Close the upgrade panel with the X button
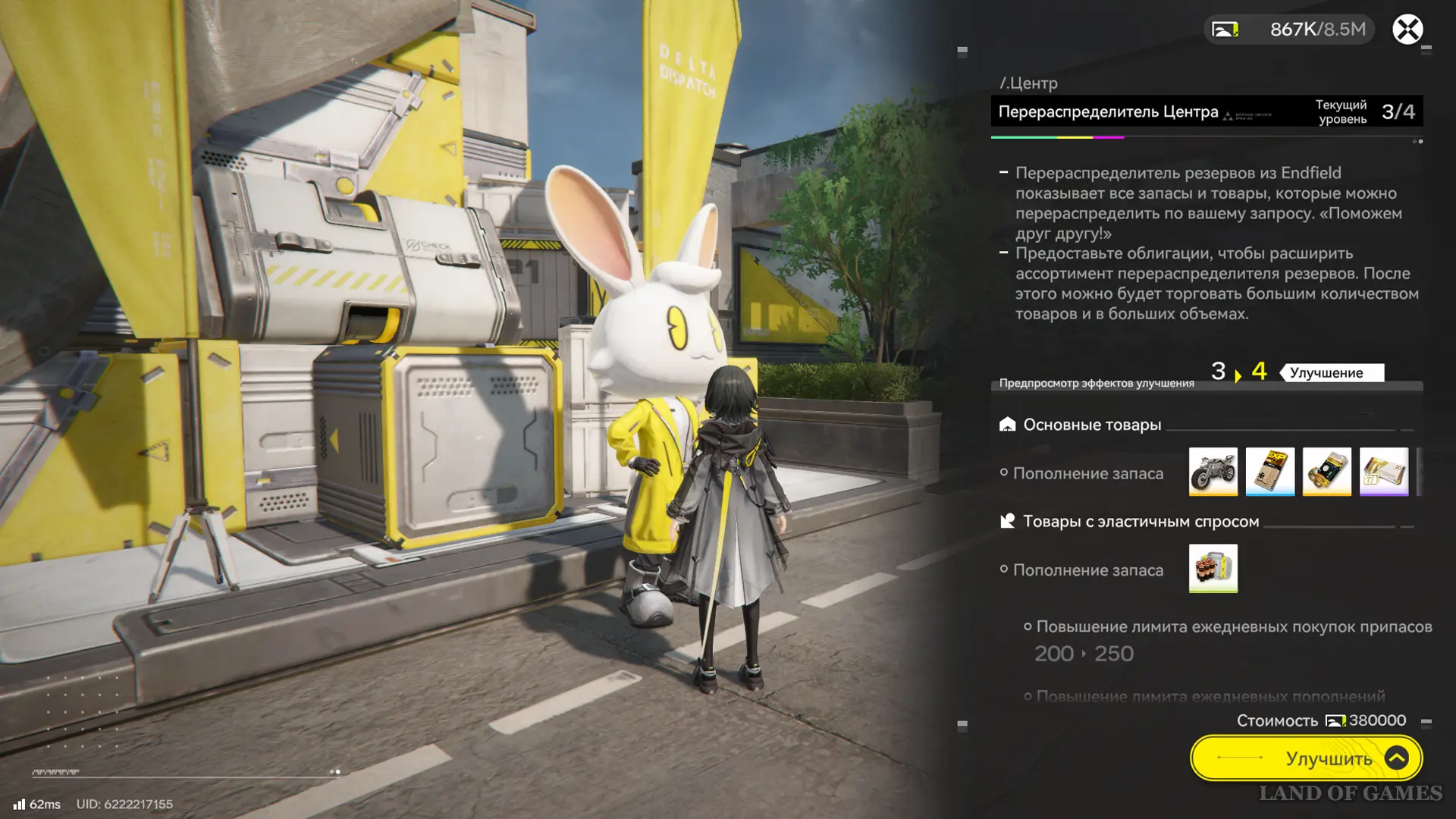1456x819 pixels. point(1407,30)
